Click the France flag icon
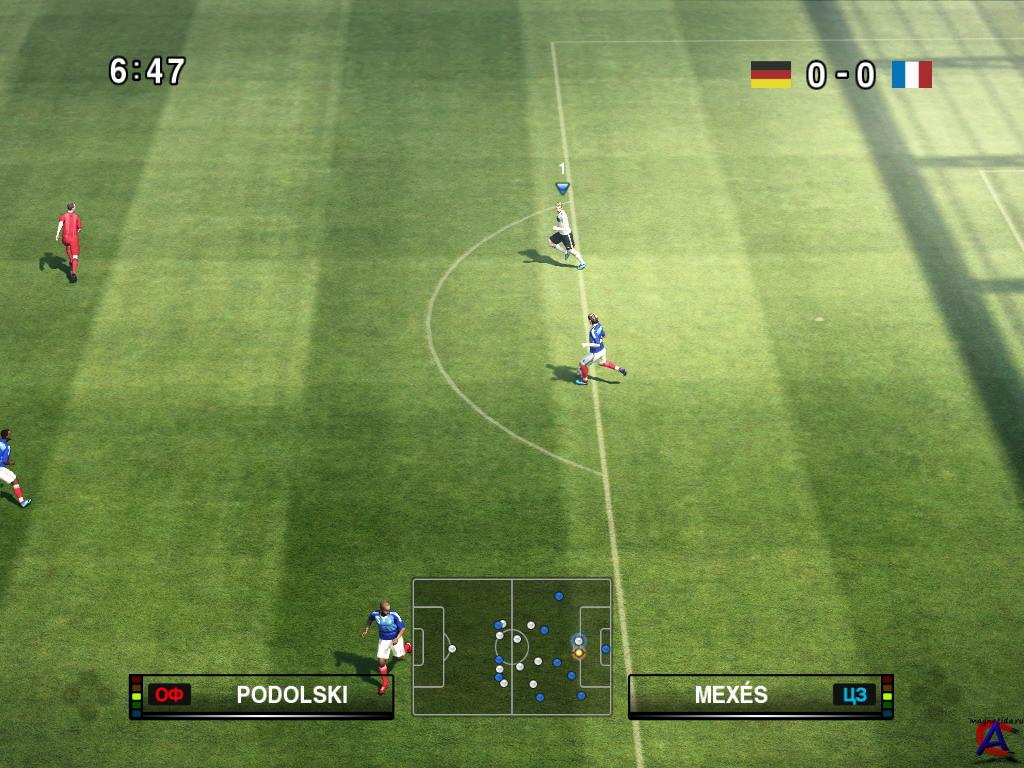The width and height of the screenshot is (1024, 768). 911,75
